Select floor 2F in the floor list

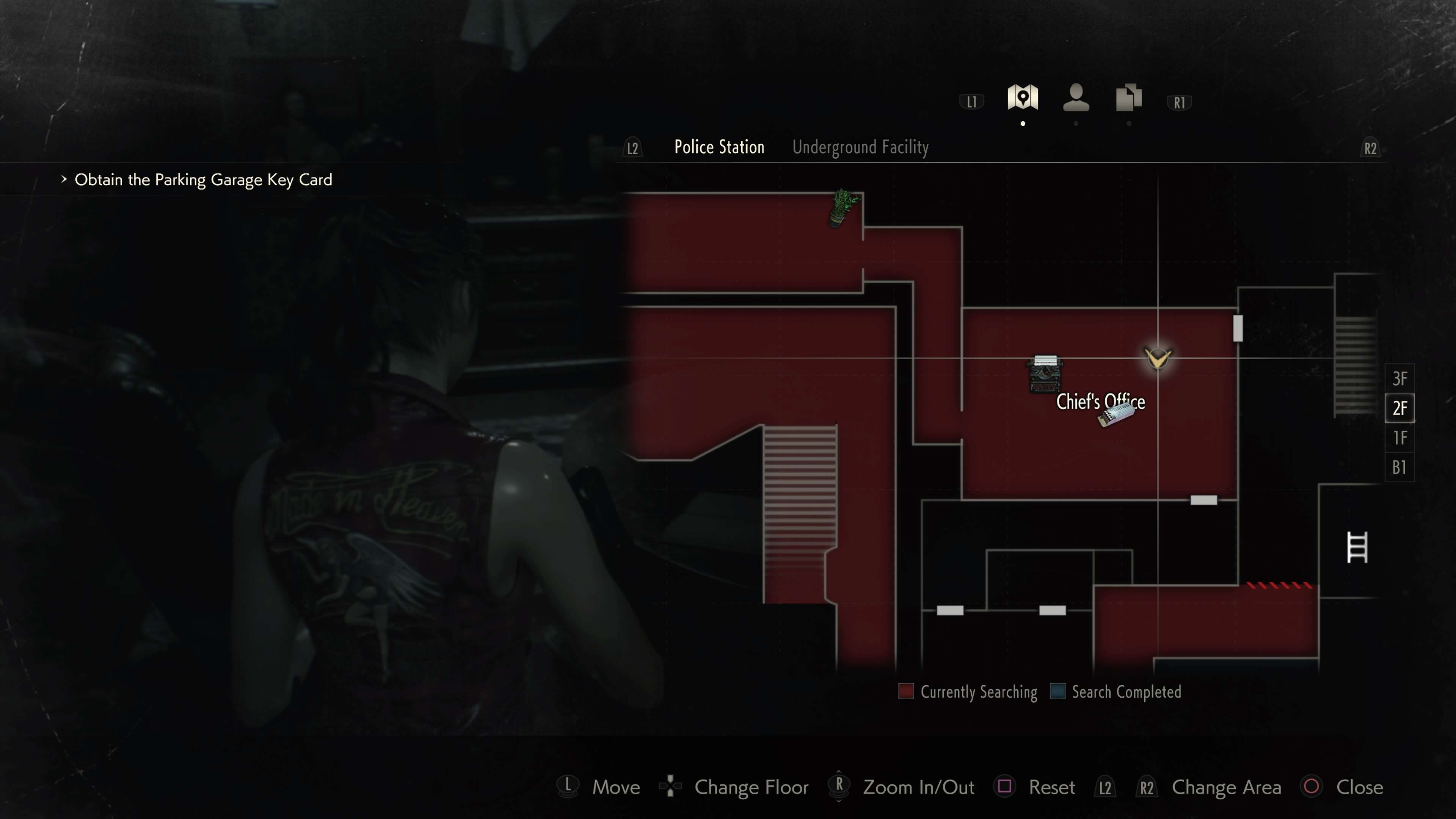coord(1400,408)
